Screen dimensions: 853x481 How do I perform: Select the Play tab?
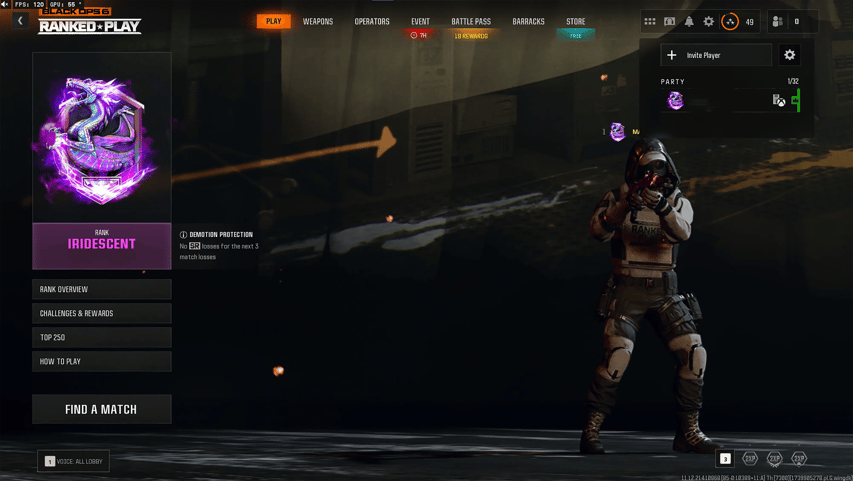pyautogui.click(x=273, y=21)
